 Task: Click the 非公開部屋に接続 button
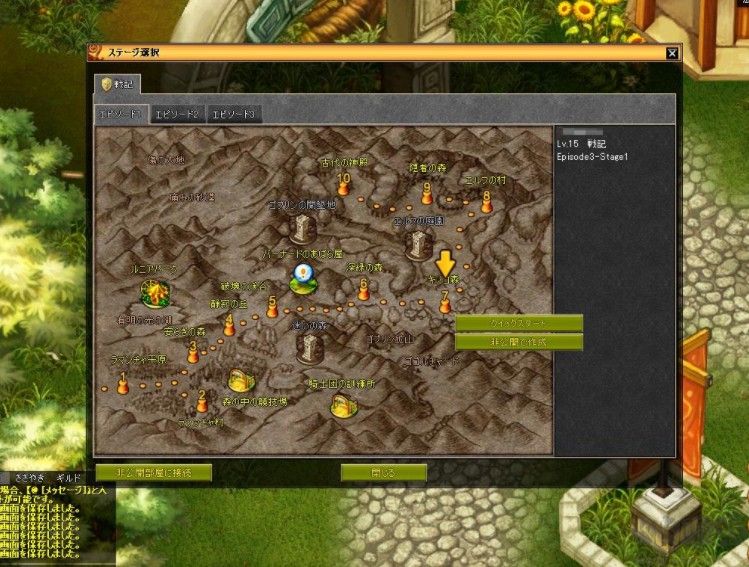tap(155, 471)
